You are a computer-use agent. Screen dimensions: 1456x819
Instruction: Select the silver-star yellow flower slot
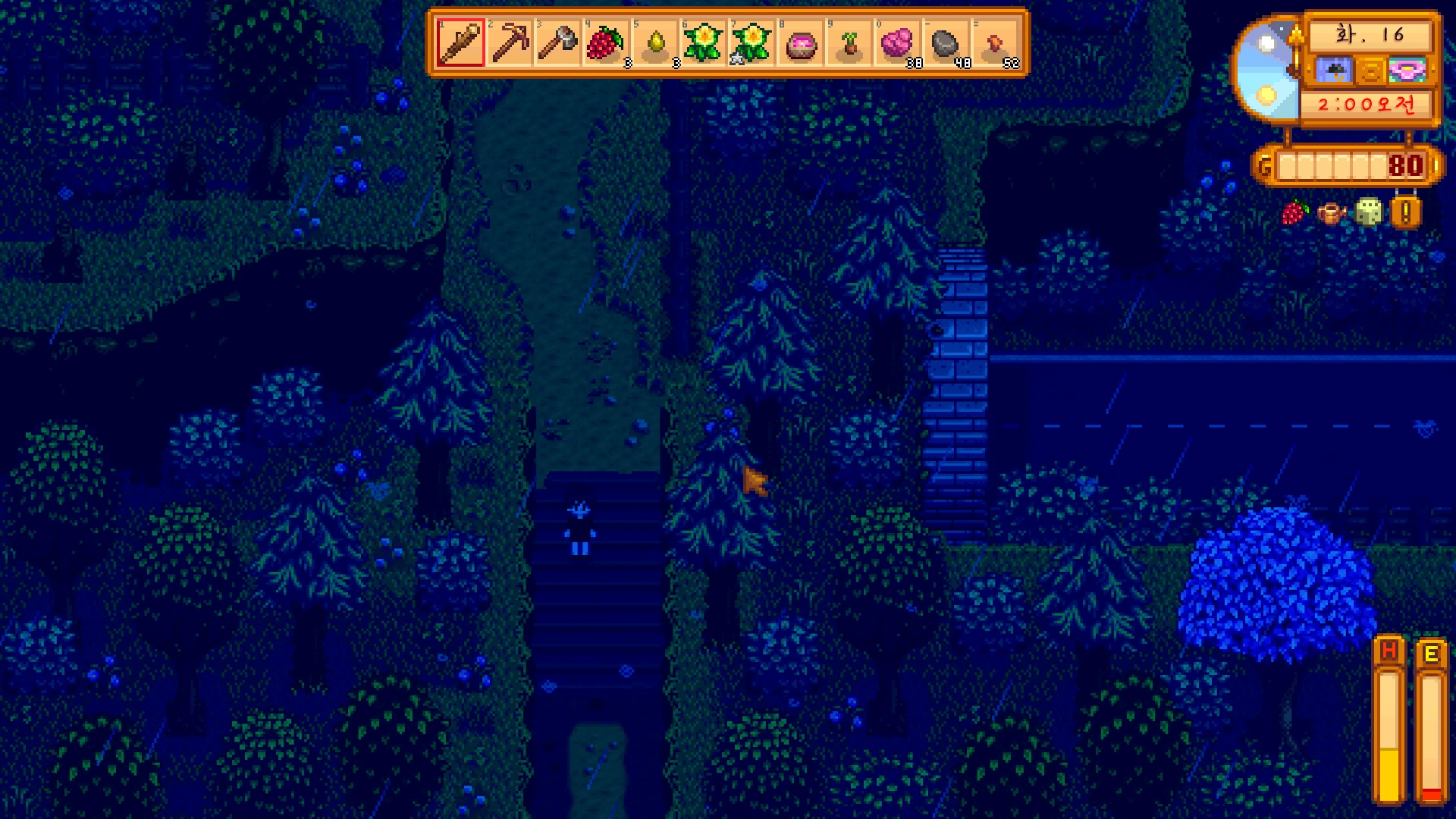click(752, 43)
